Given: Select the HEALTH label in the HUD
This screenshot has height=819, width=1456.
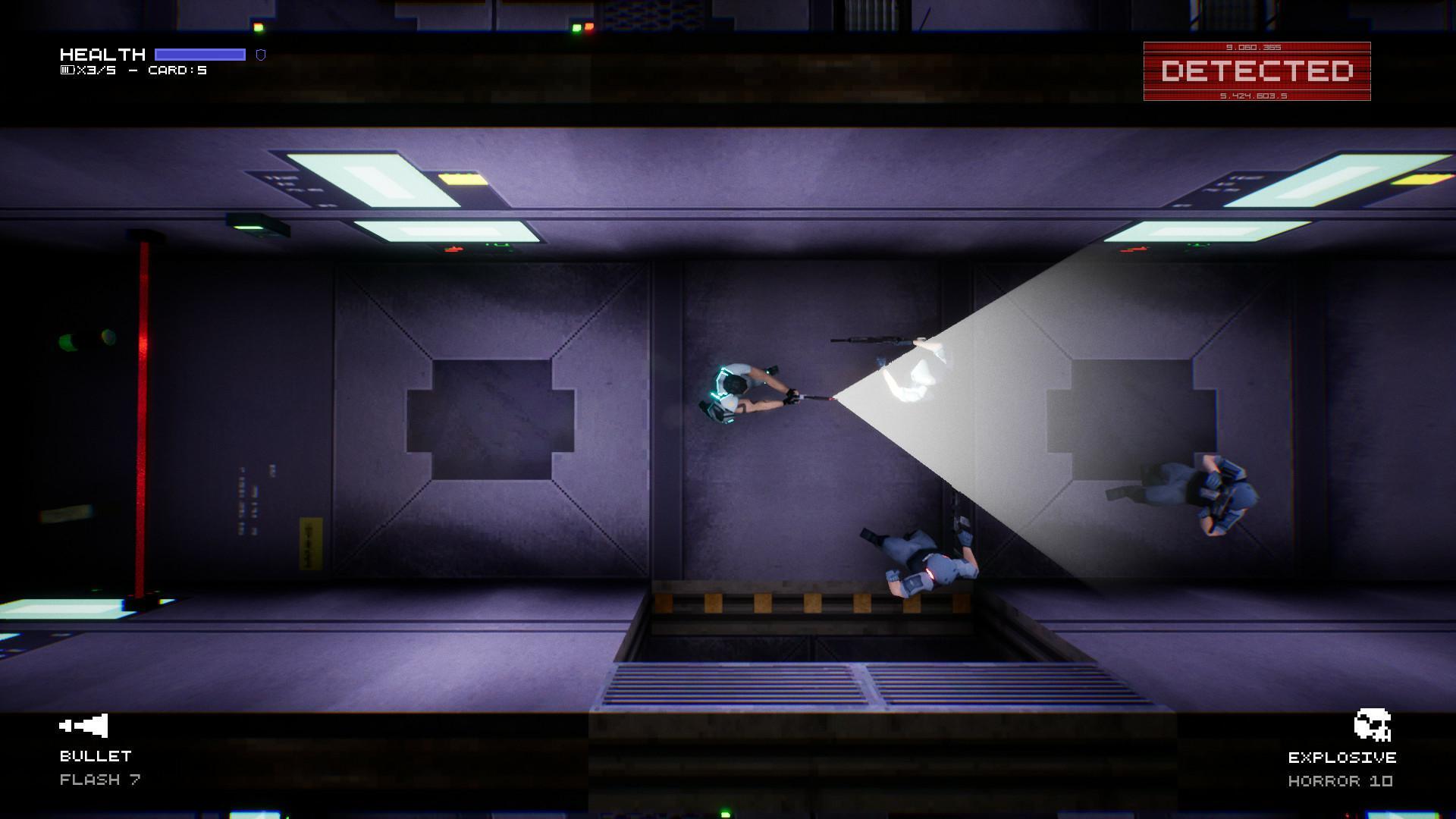Looking at the screenshot, I should point(102,53).
